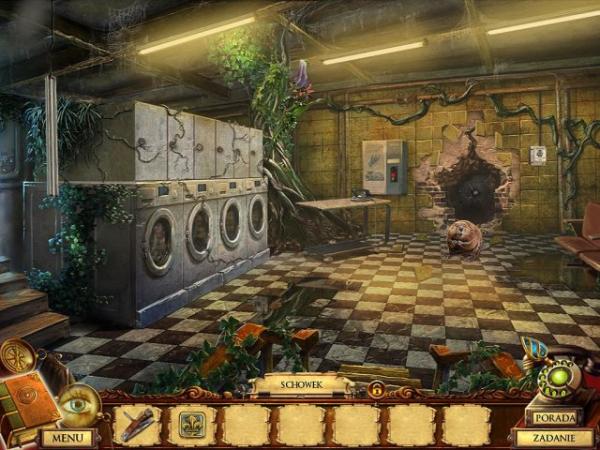Toggle the inventory padlock
This screenshot has width=600, height=450.
coord(376,389)
